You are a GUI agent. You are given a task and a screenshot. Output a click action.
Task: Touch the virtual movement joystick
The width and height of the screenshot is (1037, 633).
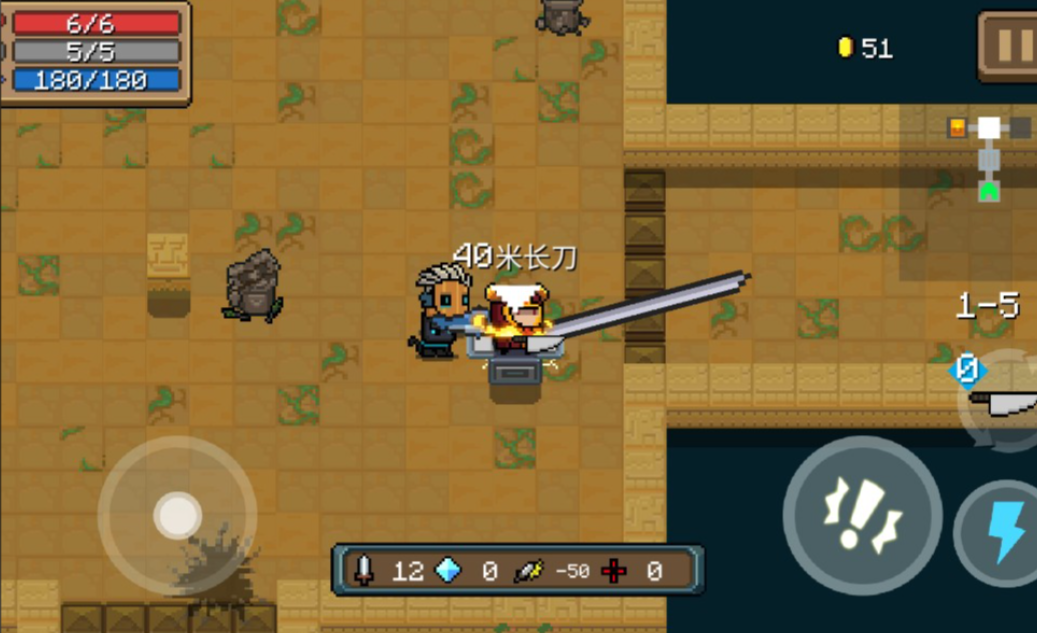click(x=178, y=516)
